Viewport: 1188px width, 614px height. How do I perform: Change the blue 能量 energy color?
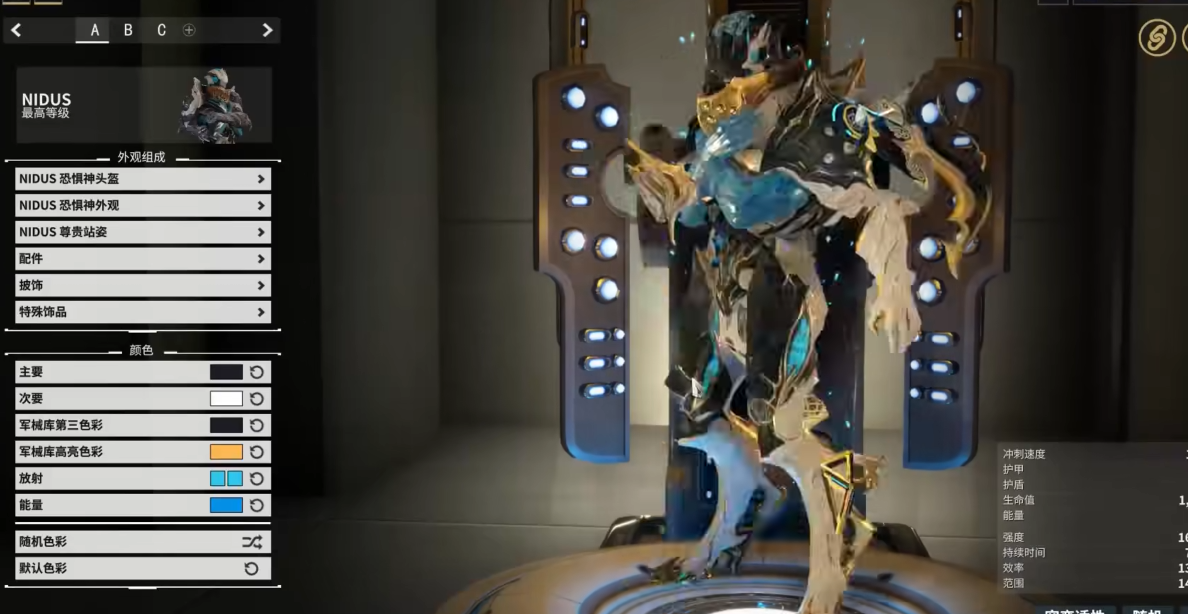click(x=226, y=505)
